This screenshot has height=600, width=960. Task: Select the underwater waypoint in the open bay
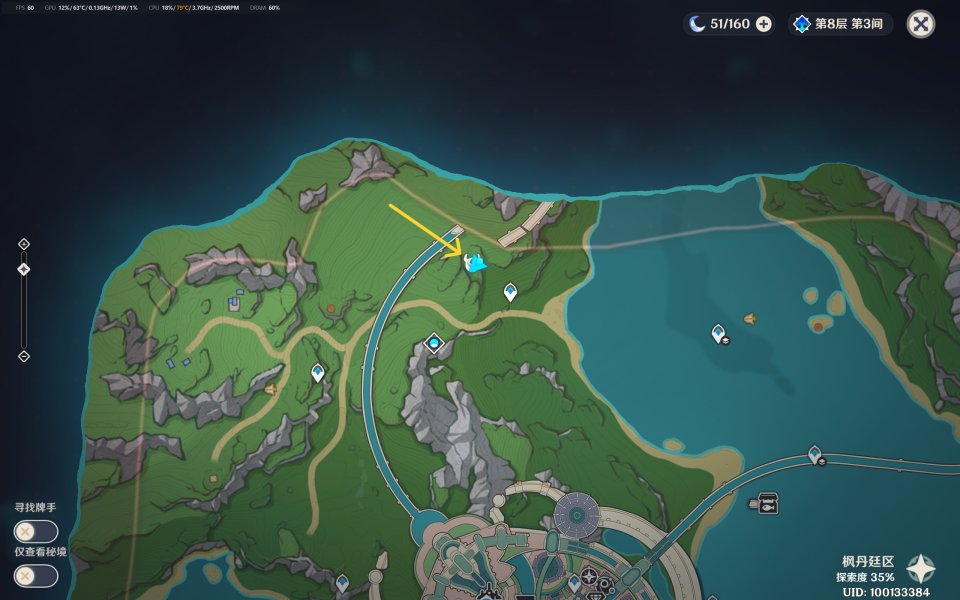pos(718,334)
